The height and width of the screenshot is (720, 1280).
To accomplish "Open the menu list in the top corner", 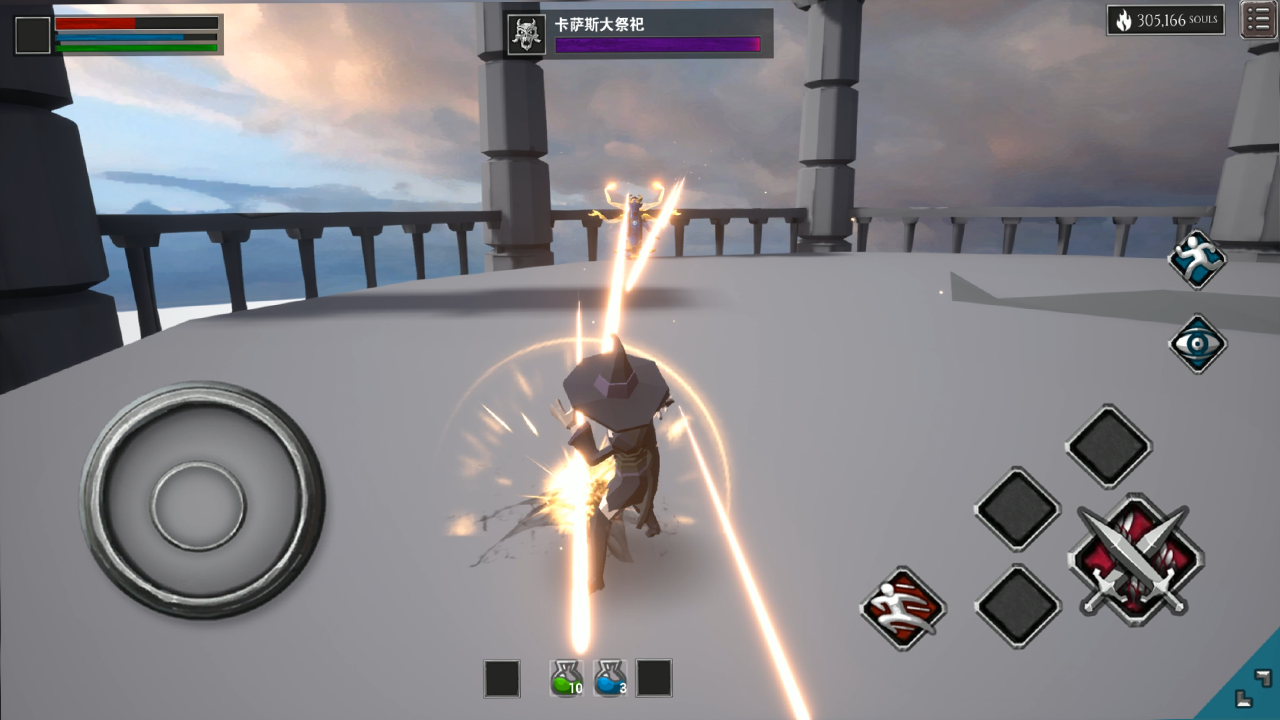I will click(1258, 20).
